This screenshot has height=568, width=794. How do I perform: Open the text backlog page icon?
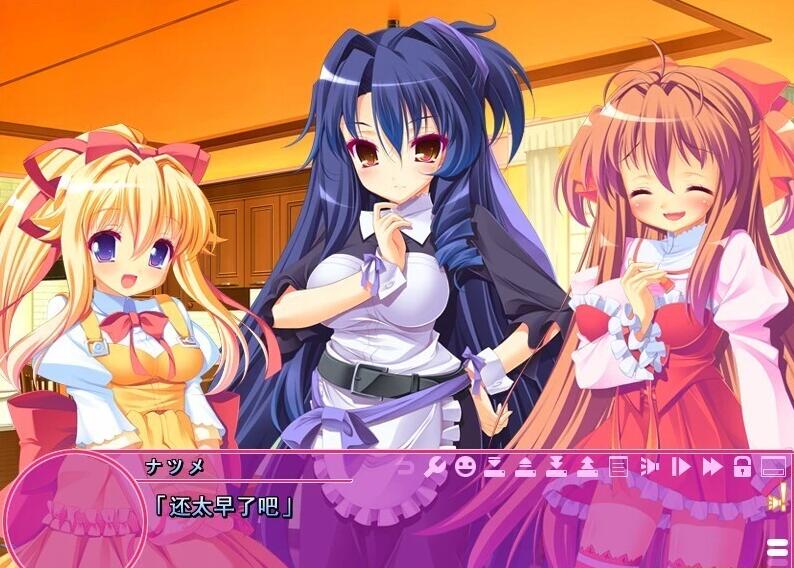tap(619, 466)
